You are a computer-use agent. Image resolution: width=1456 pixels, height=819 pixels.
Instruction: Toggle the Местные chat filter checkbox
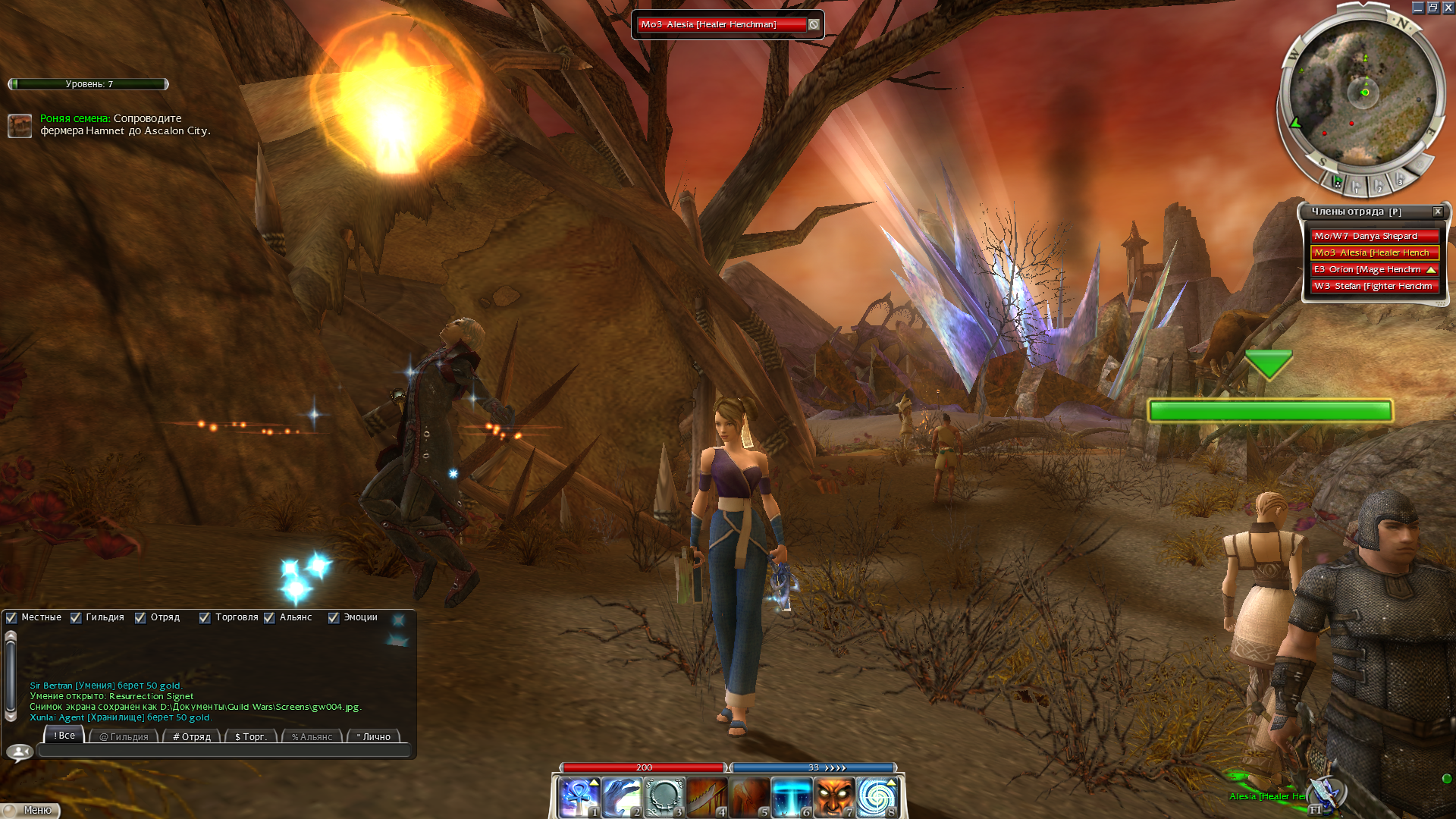(11, 617)
